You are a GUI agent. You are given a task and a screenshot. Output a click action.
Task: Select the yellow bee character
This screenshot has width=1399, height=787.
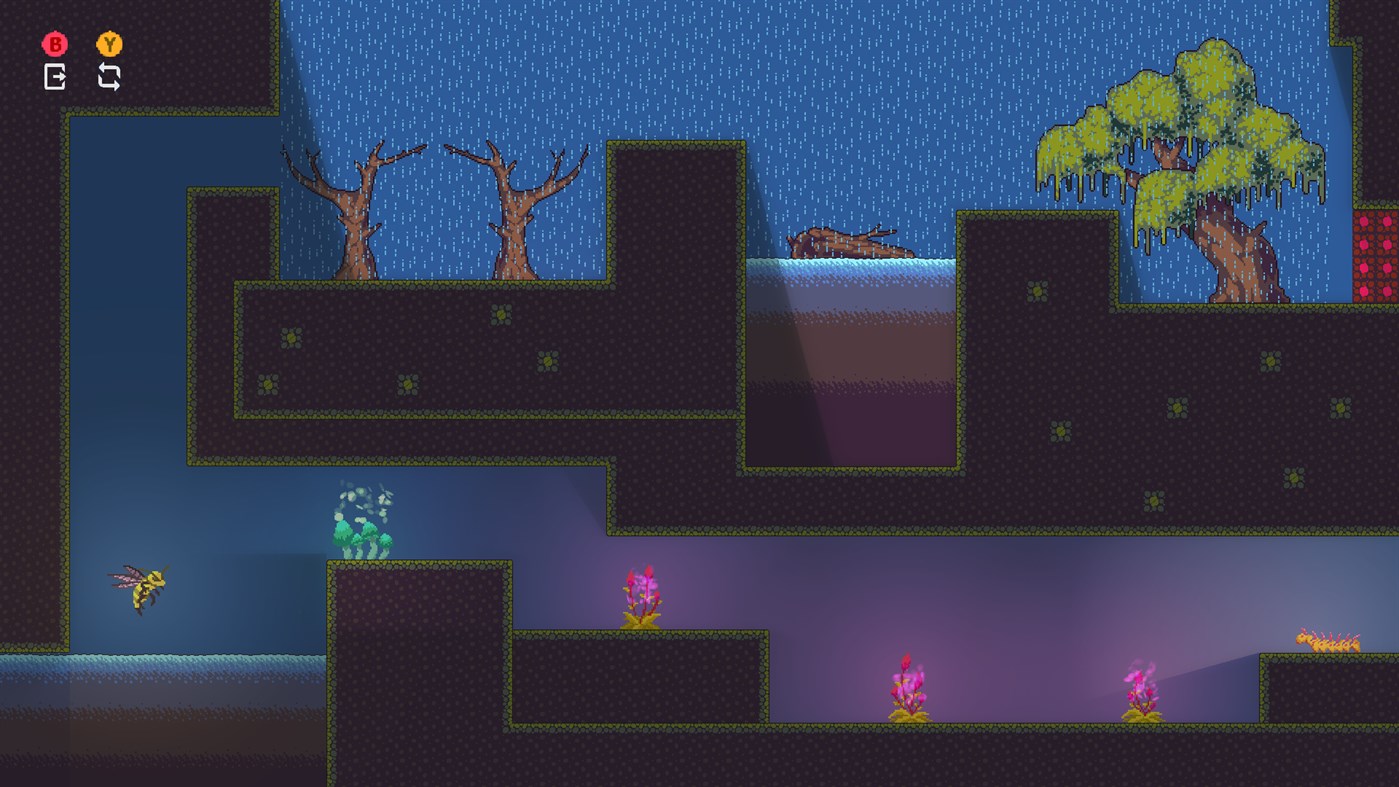pos(138,586)
